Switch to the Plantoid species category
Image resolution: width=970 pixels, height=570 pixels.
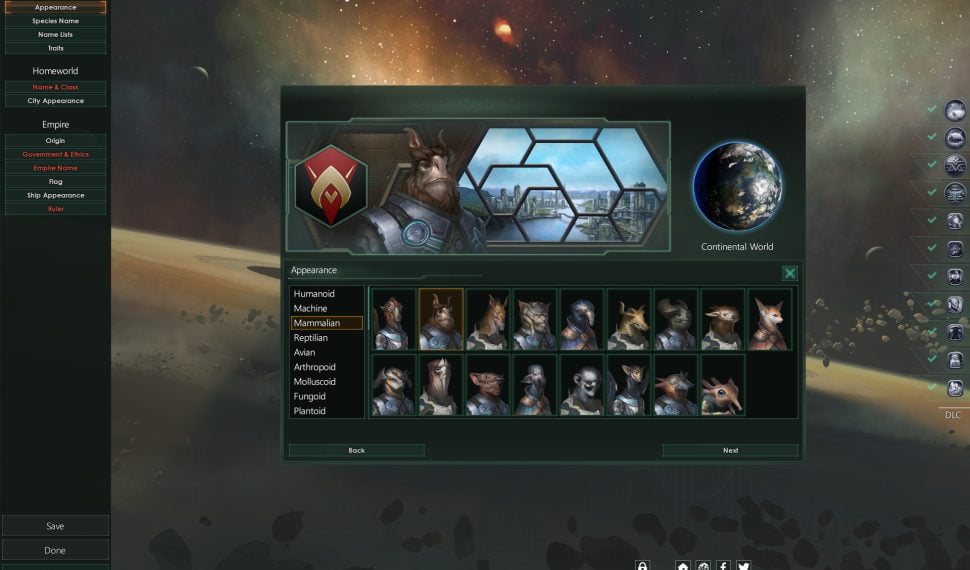tap(309, 411)
